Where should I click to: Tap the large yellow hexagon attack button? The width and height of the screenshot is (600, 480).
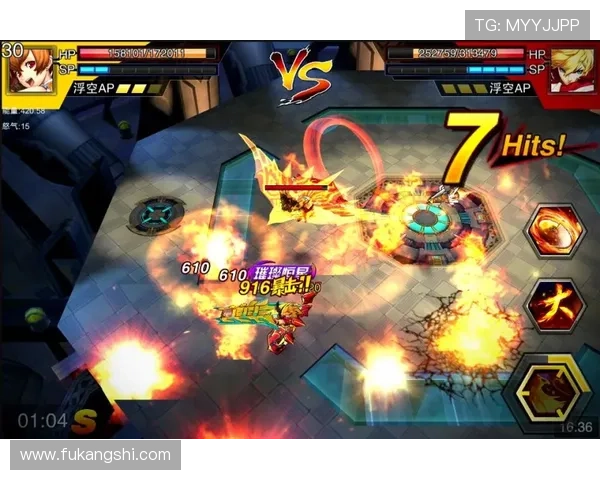548,390
